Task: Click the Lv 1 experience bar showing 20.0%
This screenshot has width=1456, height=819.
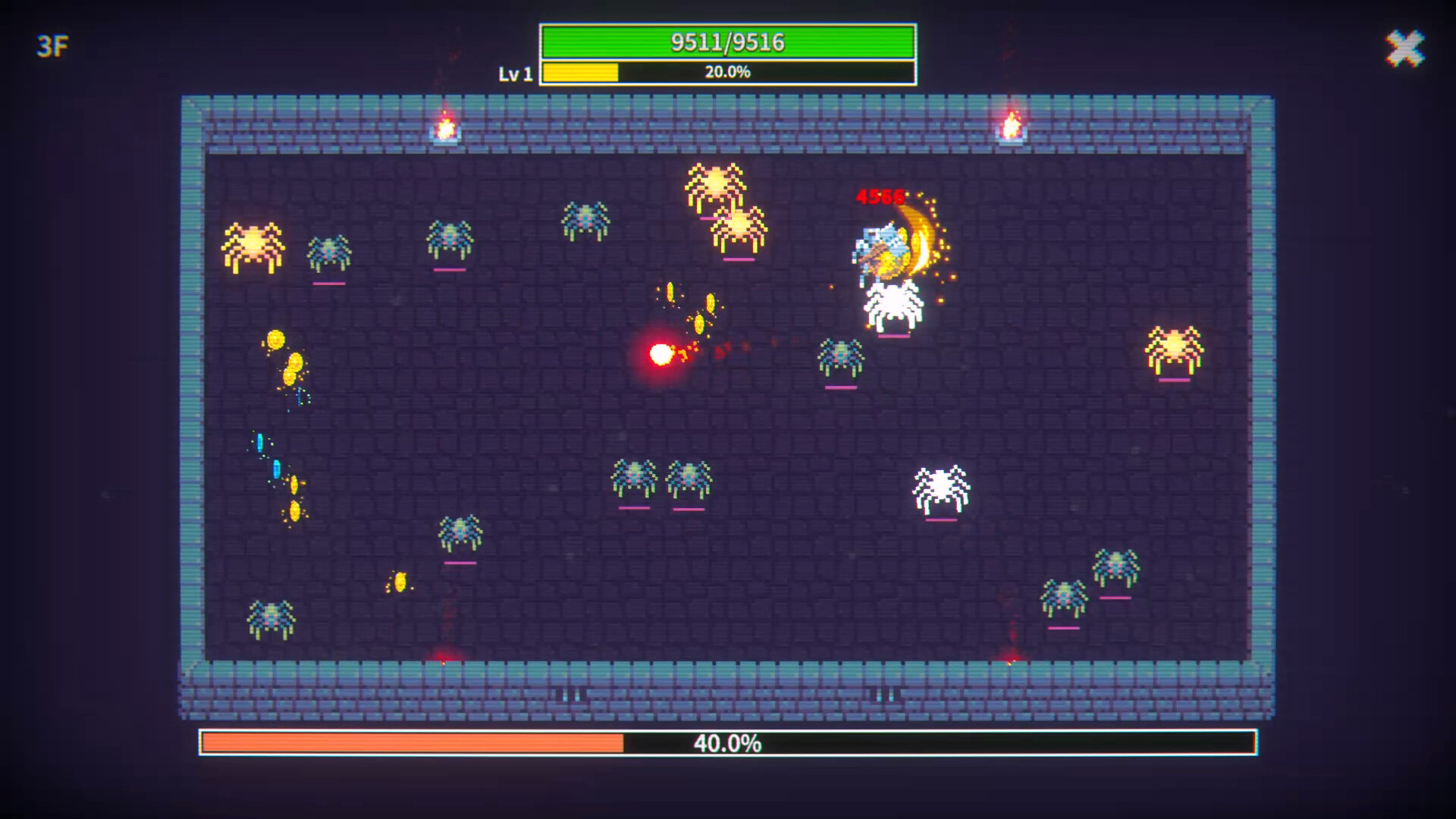Action: pos(727,72)
